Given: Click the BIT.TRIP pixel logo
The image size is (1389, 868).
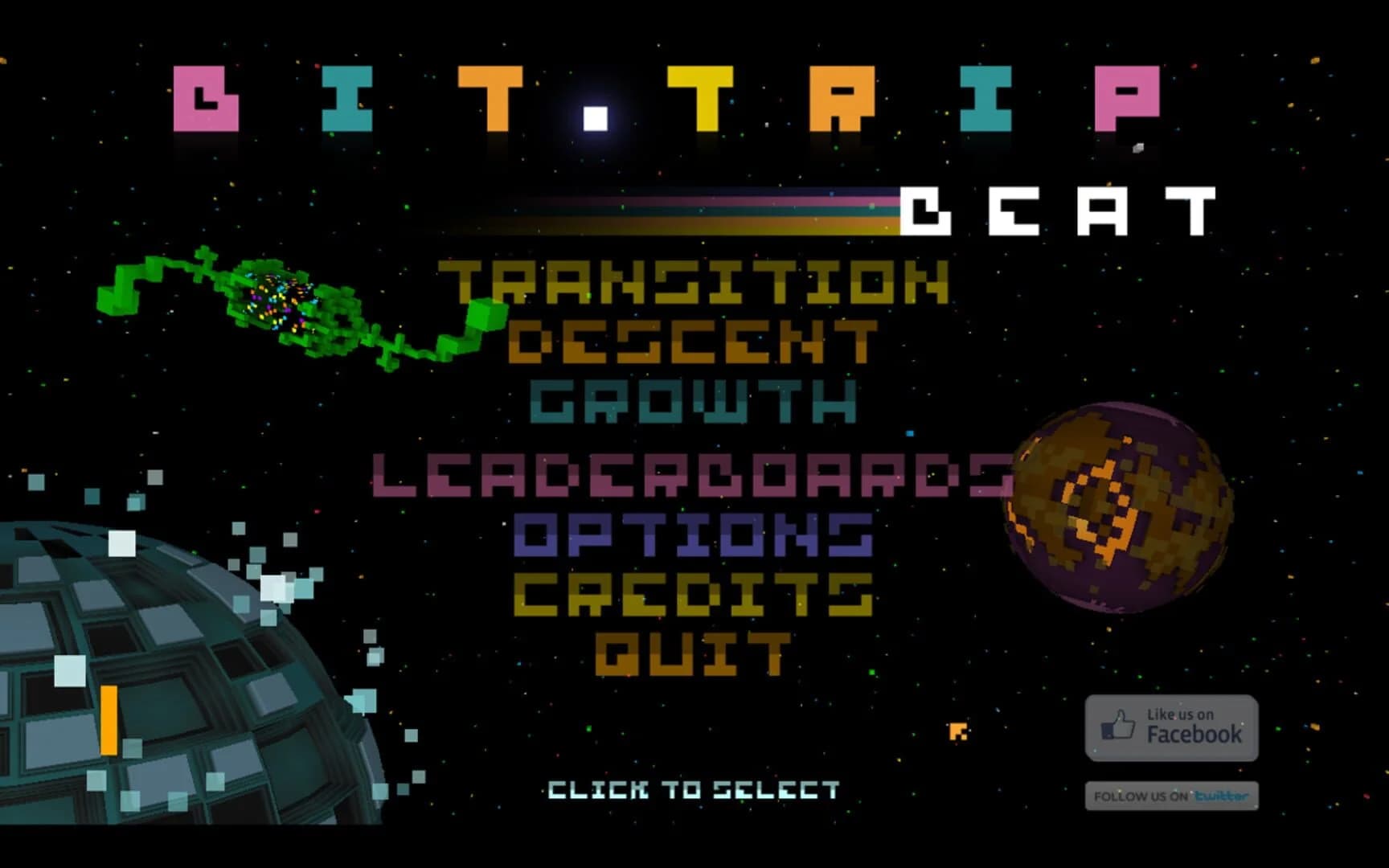Looking at the screenshot, I should pyautogui.click(x=667, y=104).
